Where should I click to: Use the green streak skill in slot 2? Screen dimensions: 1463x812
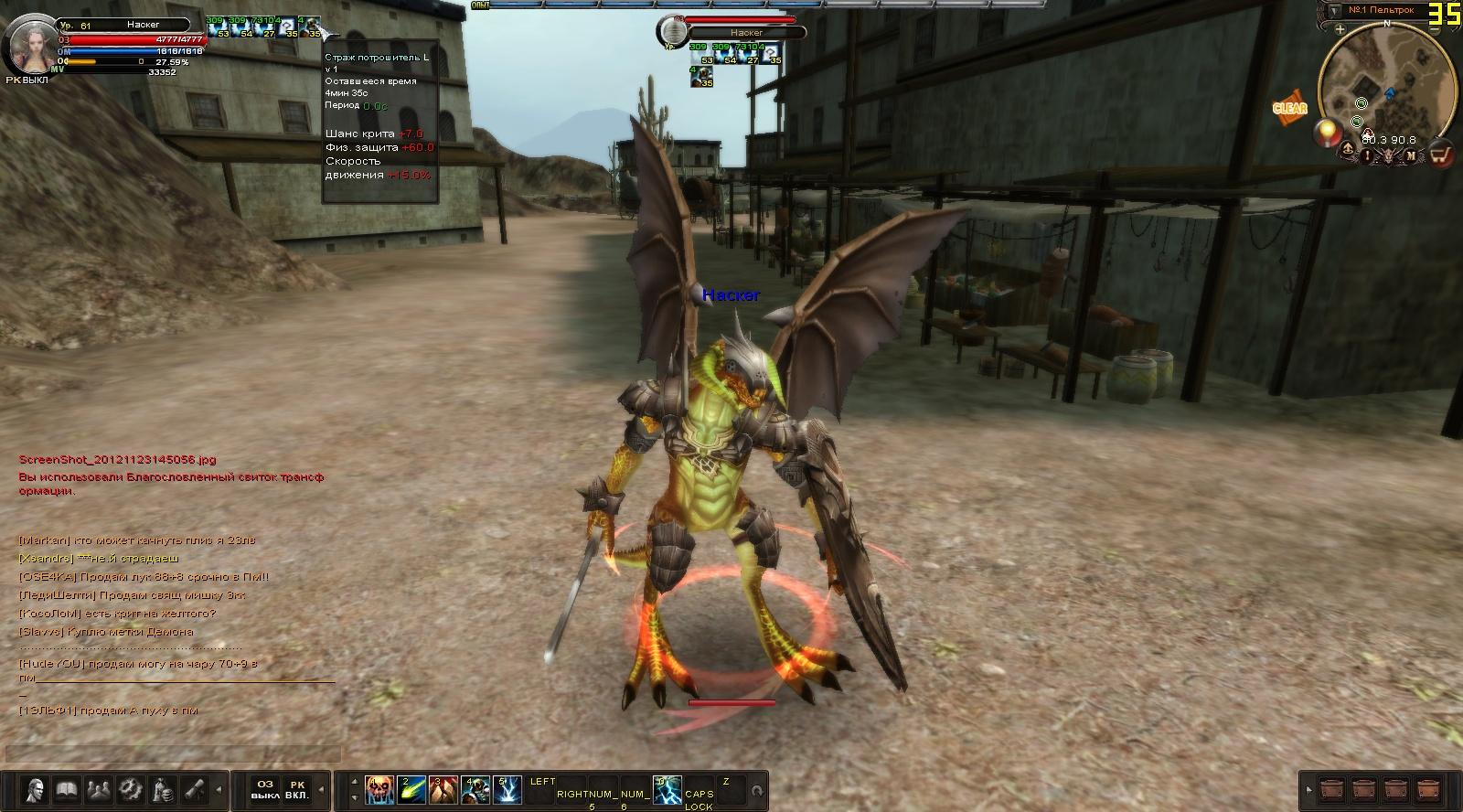pos(411,789)
